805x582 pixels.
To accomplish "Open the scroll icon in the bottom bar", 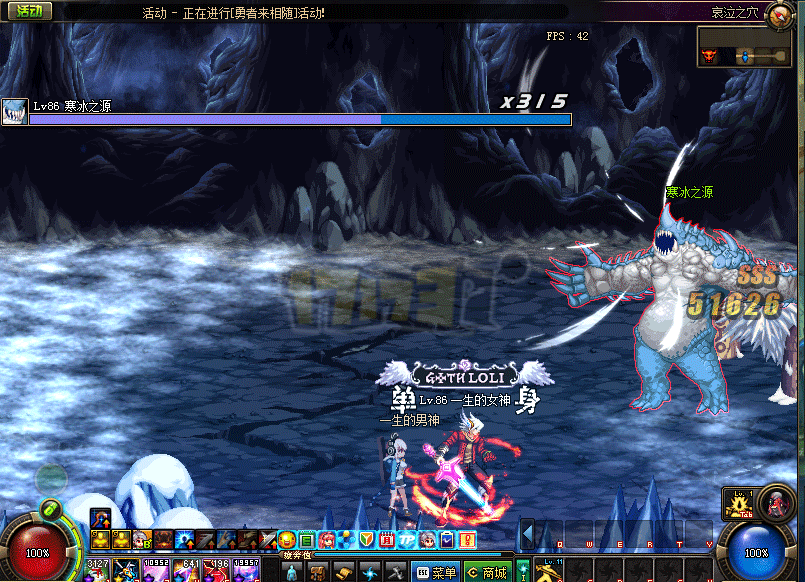I will tap(344, 572).
